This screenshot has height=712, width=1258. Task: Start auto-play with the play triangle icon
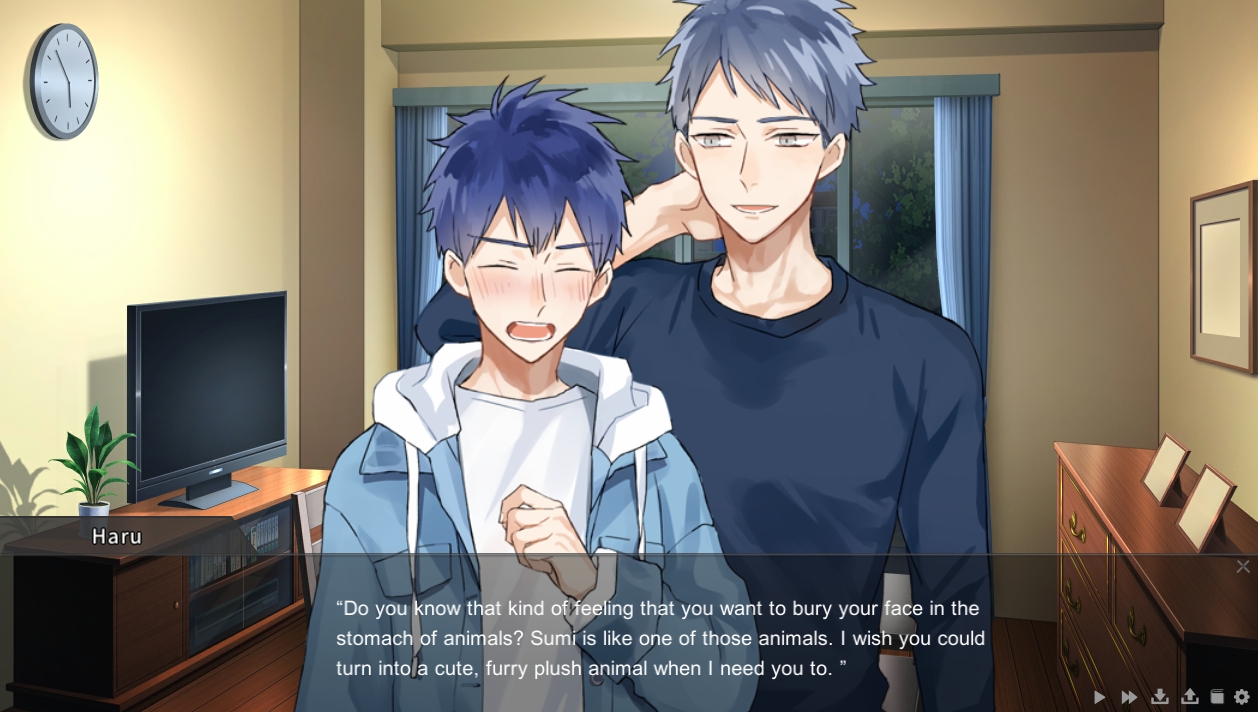(x=1100, y=697)
